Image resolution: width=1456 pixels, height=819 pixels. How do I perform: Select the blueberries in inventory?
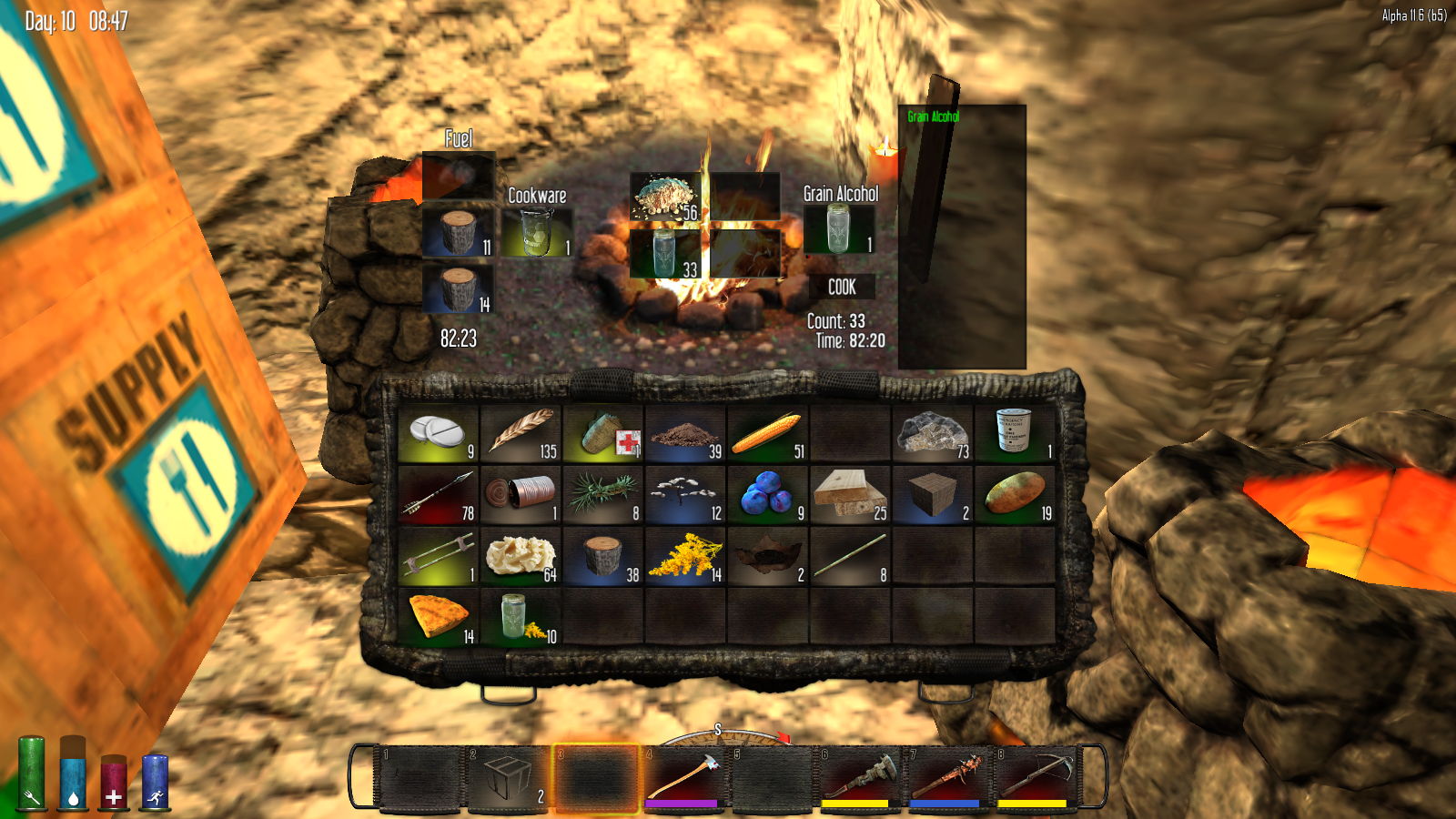pos(767,496)
